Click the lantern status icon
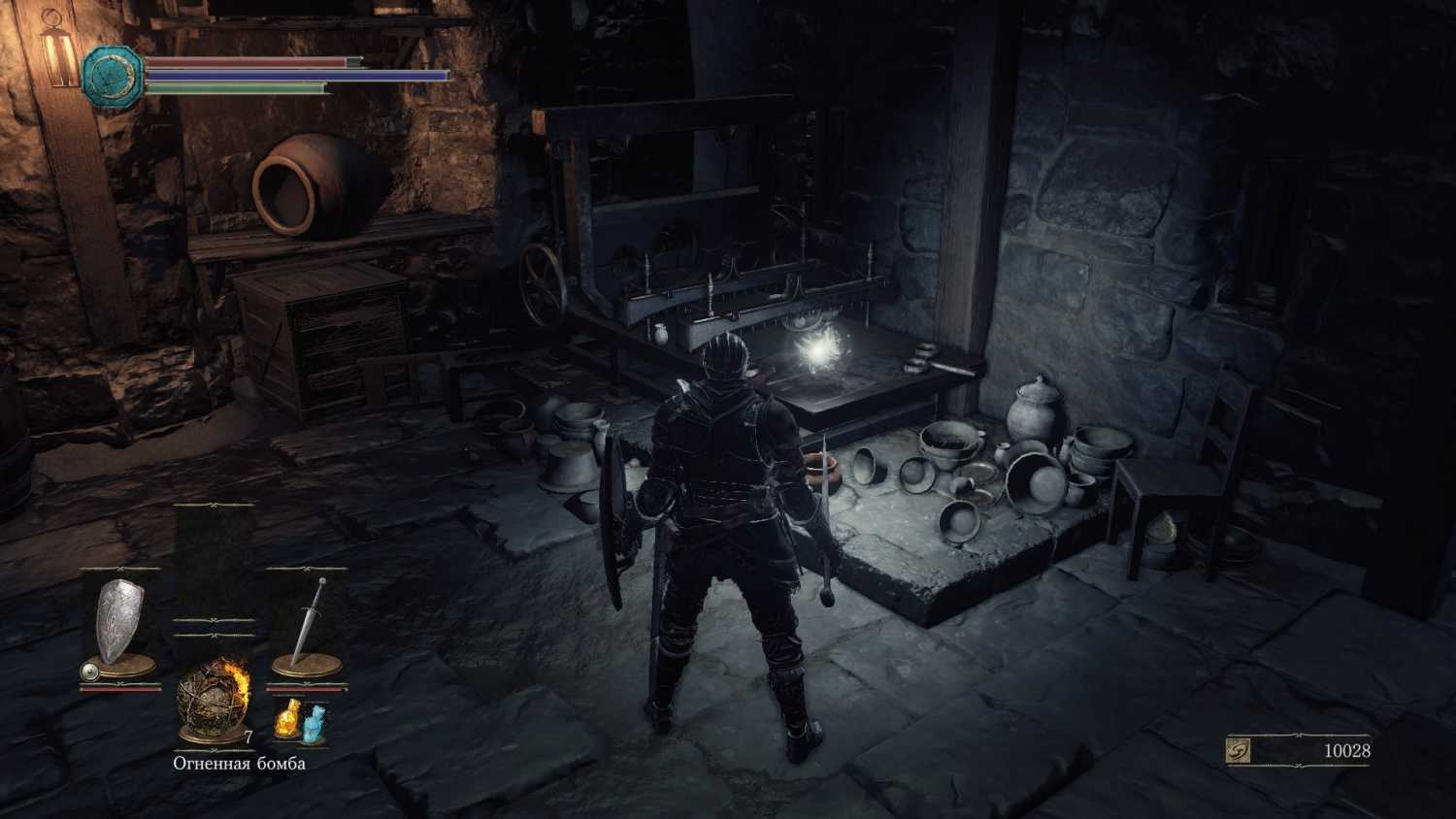The image size is (1456, 819). pyautogui.click(x=60, y=50)
